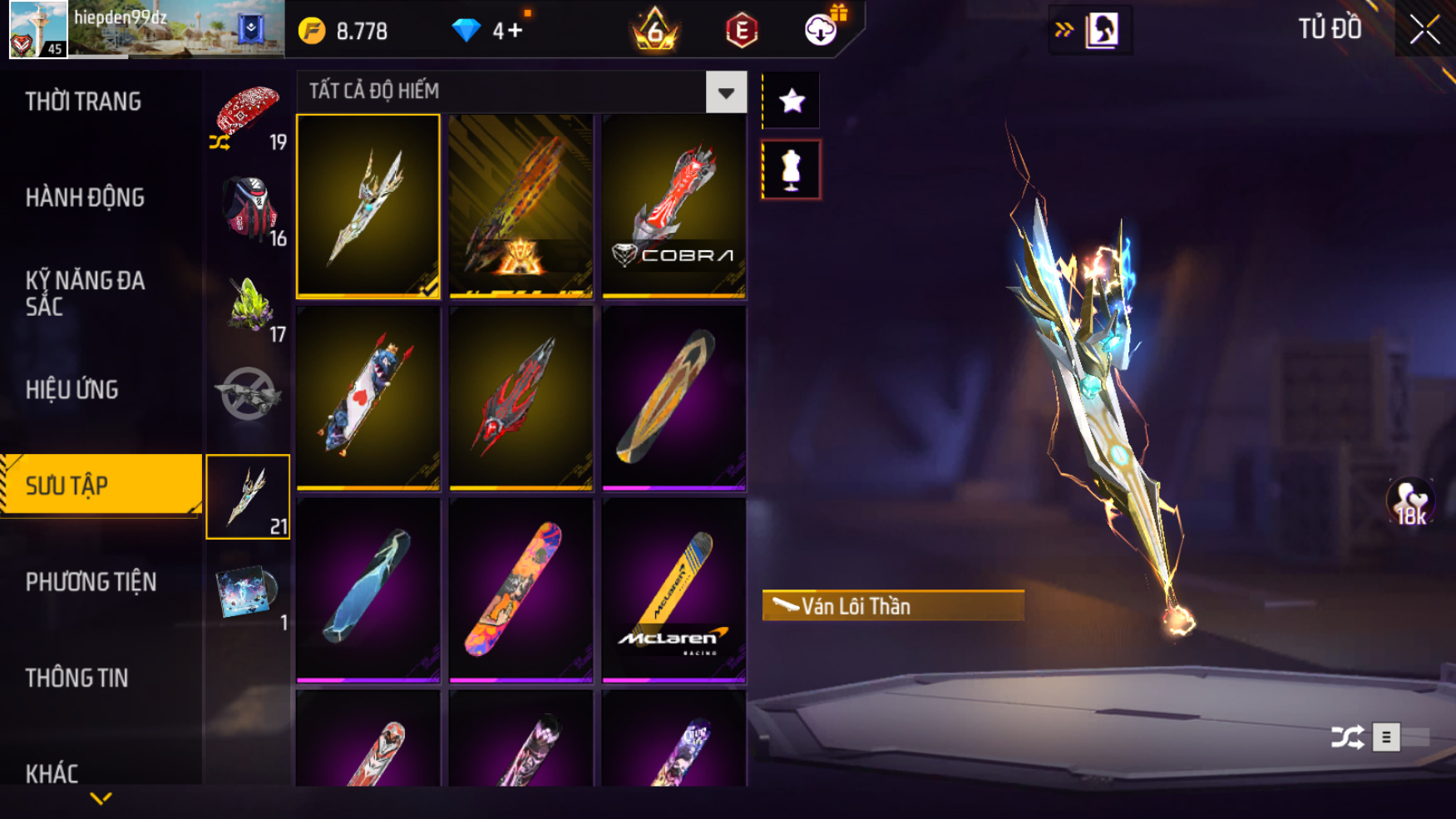Image resolution: width=1456 pixels, height=819 pixels.
Task: Expand the Tất Cả Độ Hiếm rarity dropdown
Action: (726, 92)
